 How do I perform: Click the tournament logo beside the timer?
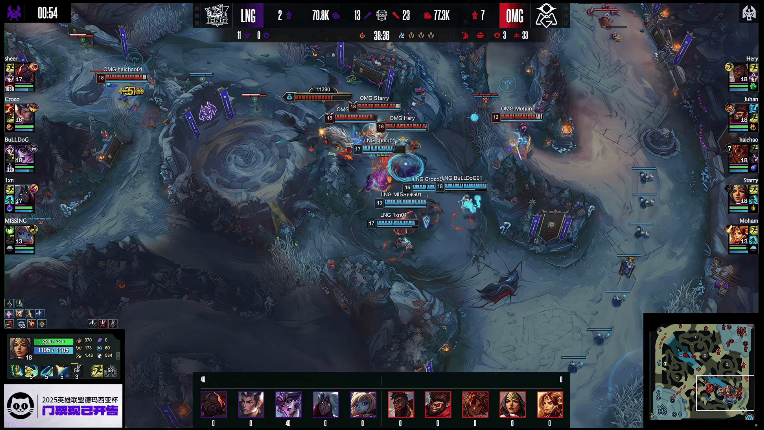pyautogui.click(x=17, y=13)
